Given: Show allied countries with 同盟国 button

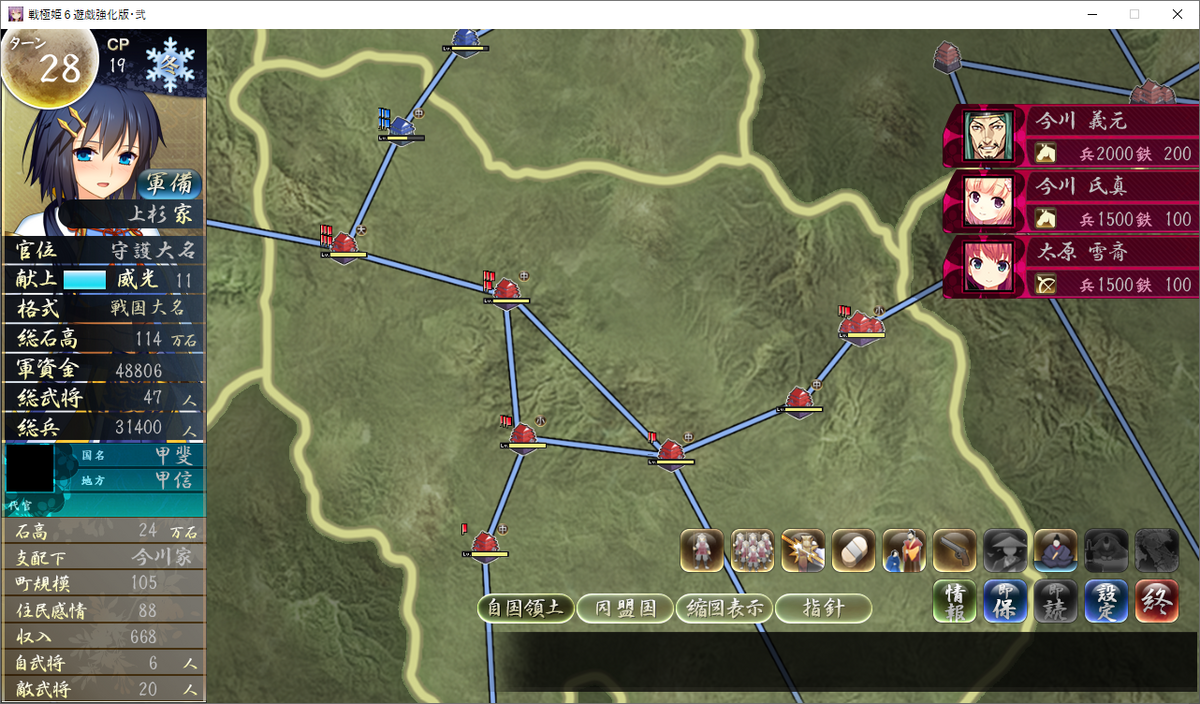Looking at the screenshot, I should 624,608.
